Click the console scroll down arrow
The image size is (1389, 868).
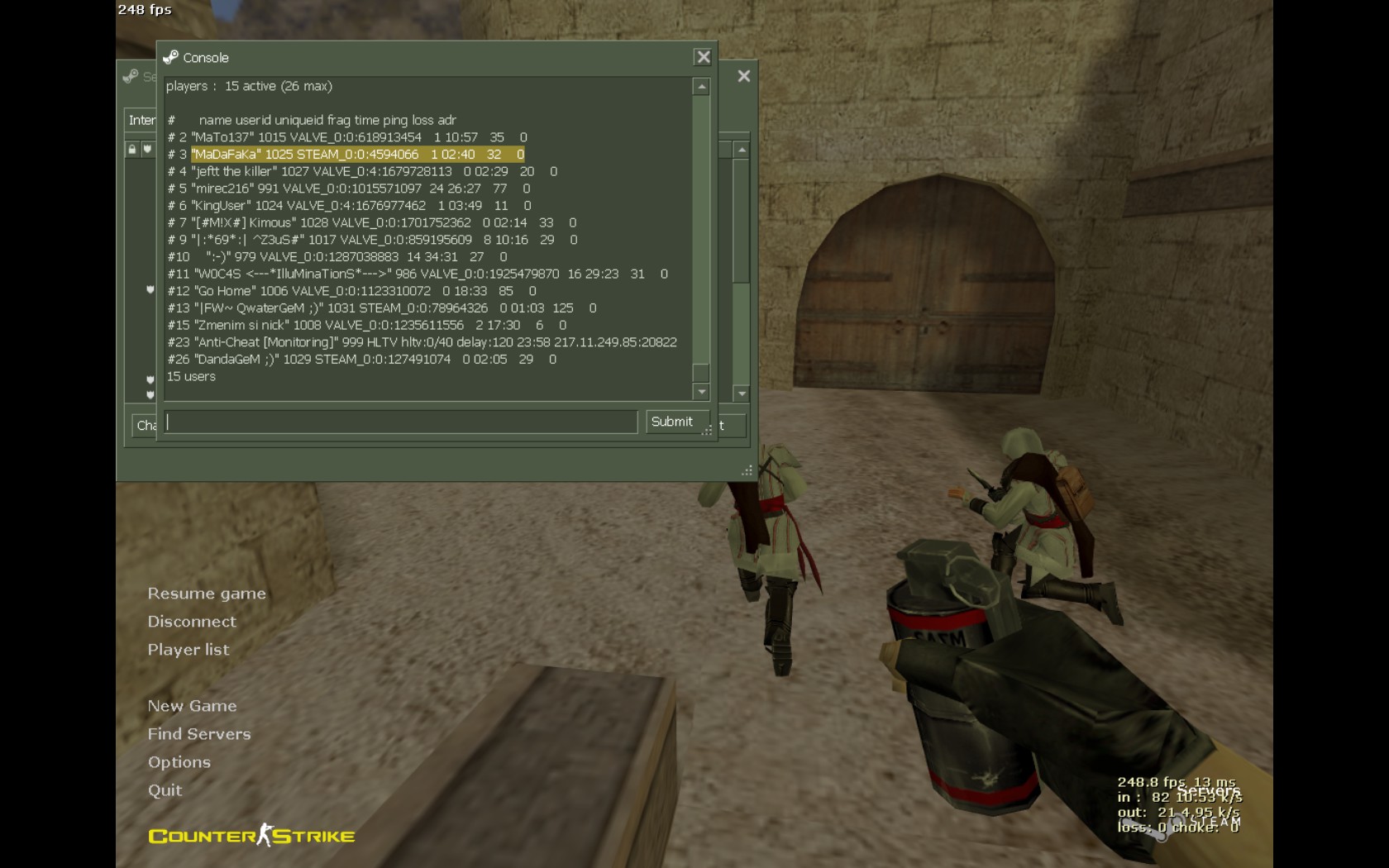[x=701, y=392]
